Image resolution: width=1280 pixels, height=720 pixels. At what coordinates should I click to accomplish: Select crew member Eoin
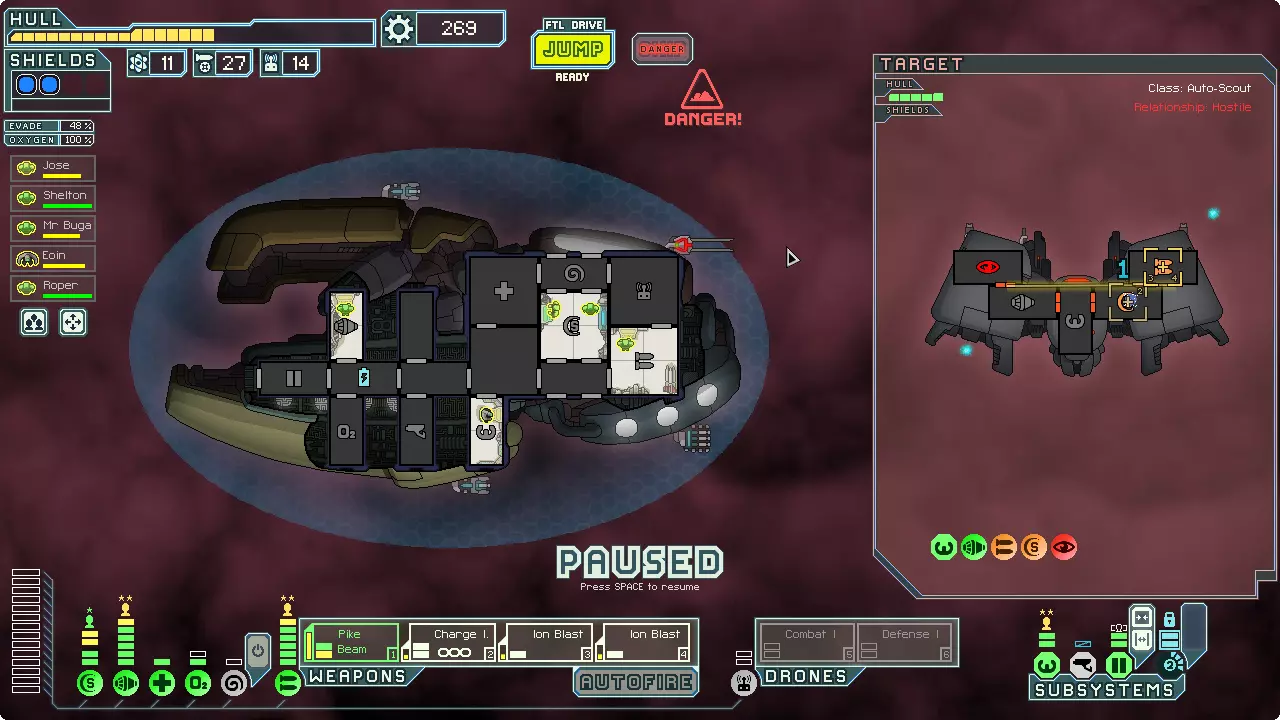pyautogui.click(x=53, y=258)
